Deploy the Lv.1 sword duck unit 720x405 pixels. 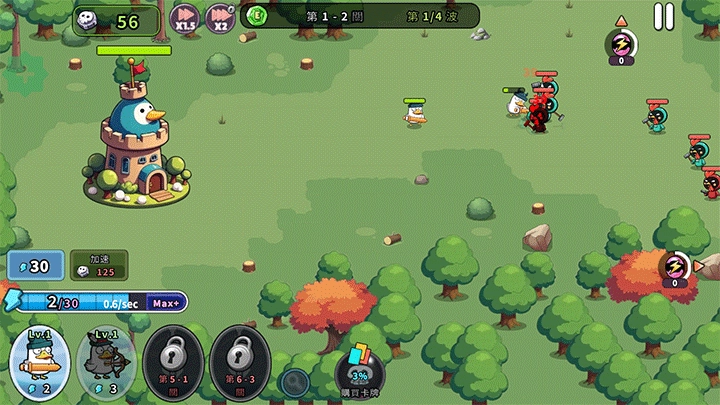click(x=40, y=358)
